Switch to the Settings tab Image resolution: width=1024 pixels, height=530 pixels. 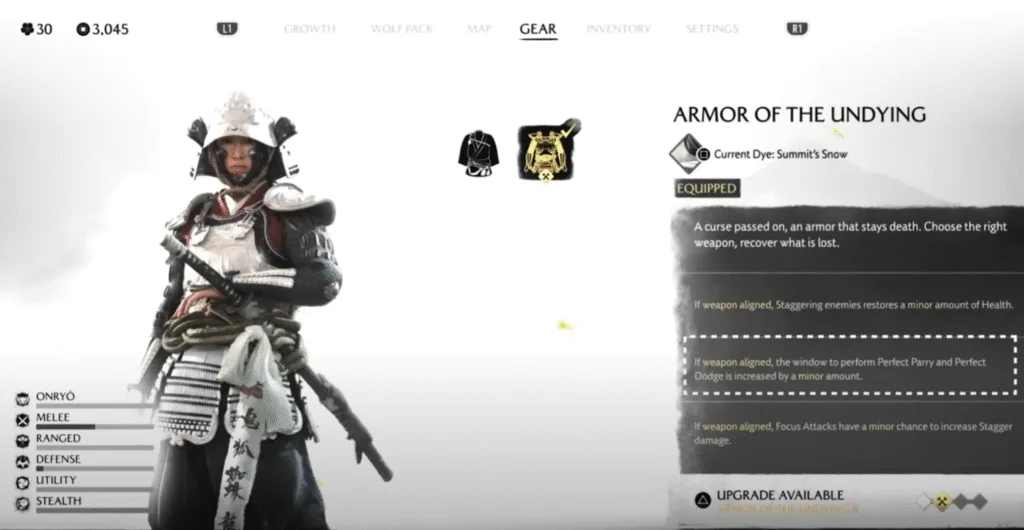[712, 29]
